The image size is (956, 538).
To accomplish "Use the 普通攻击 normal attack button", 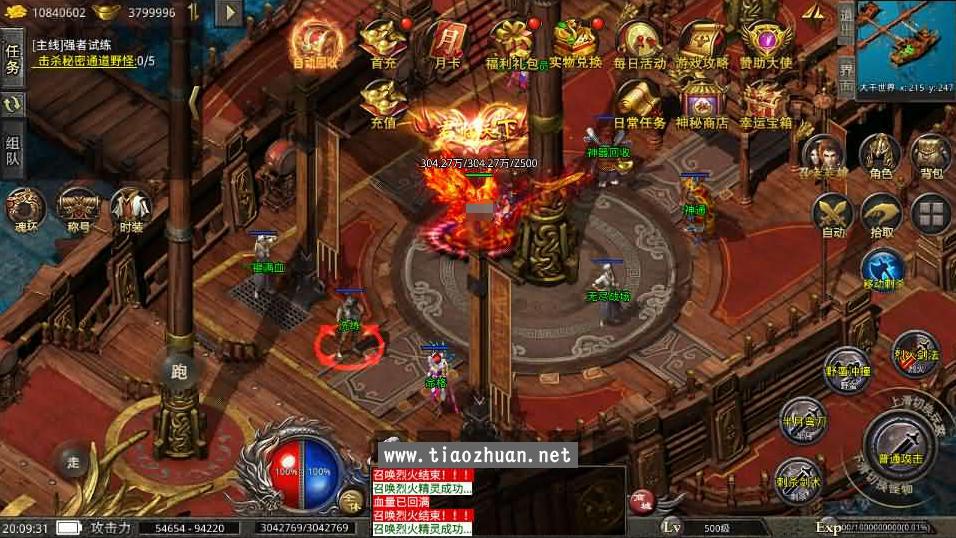I will (901, 443).
